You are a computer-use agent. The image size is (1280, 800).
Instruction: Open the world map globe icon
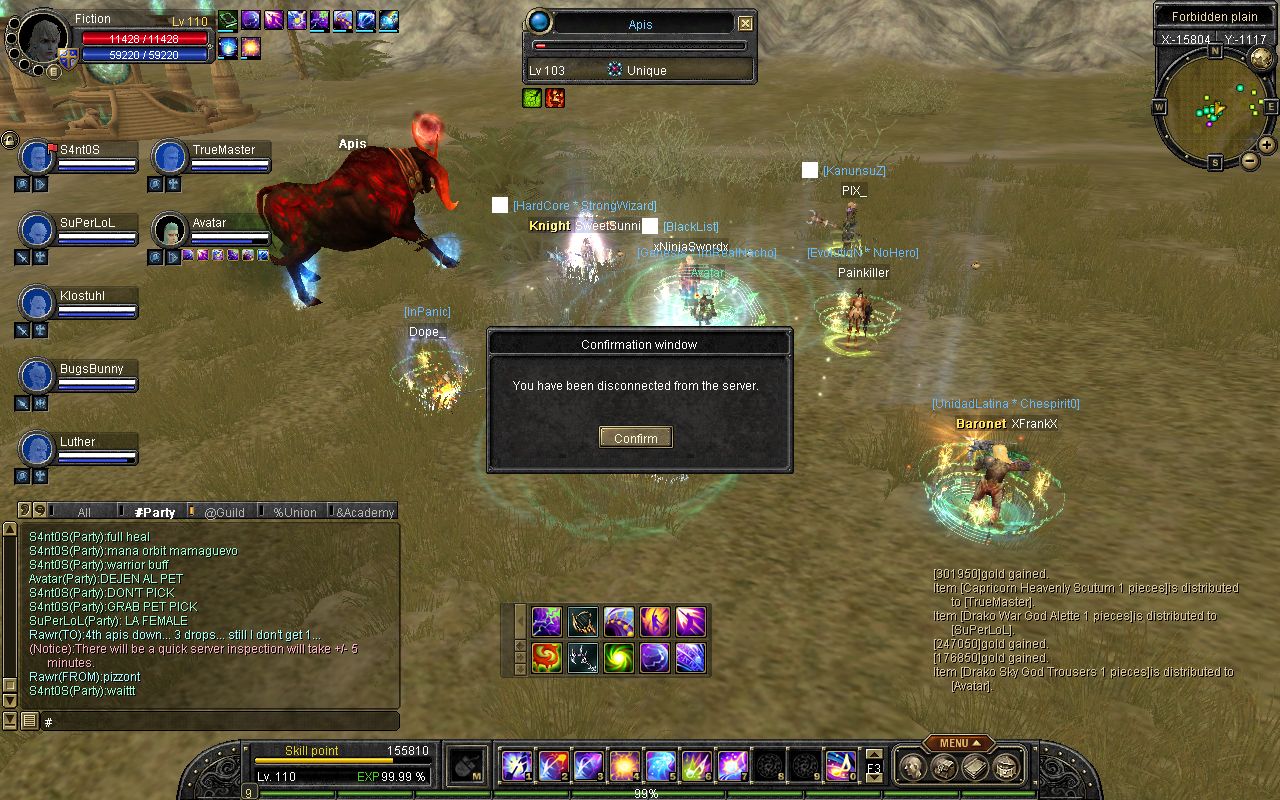[x=1261, y=59]
